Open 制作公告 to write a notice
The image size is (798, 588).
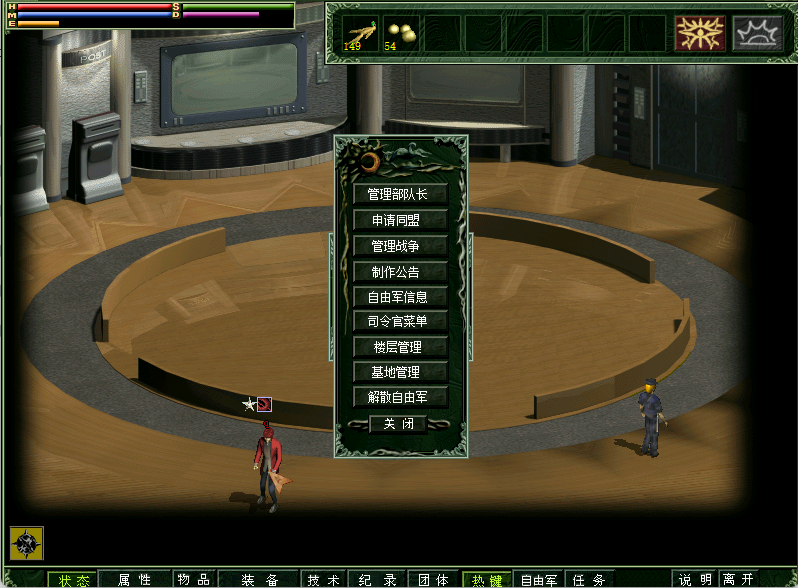(399, 271)
